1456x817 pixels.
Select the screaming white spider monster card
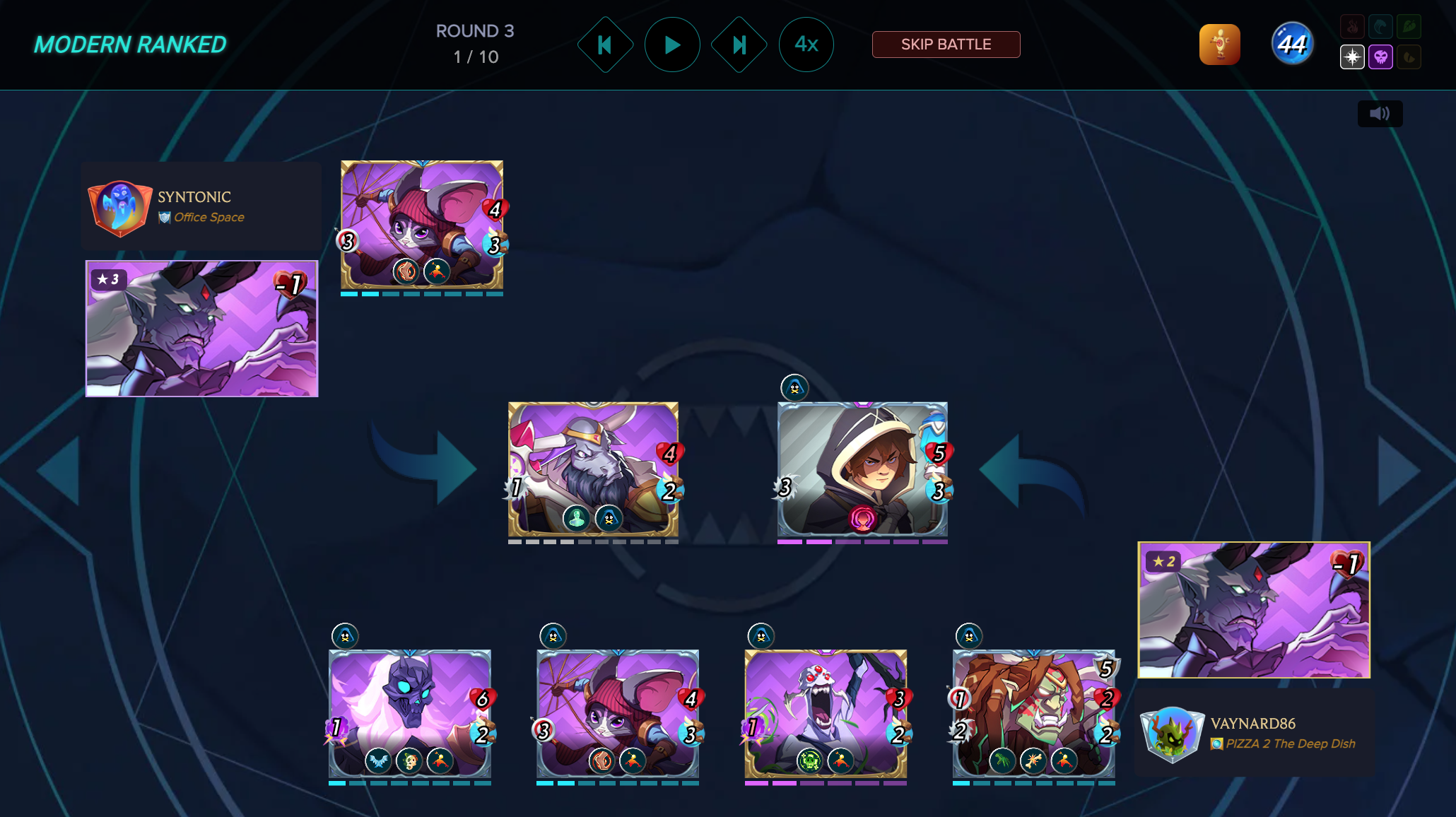[x=826, y=712]
